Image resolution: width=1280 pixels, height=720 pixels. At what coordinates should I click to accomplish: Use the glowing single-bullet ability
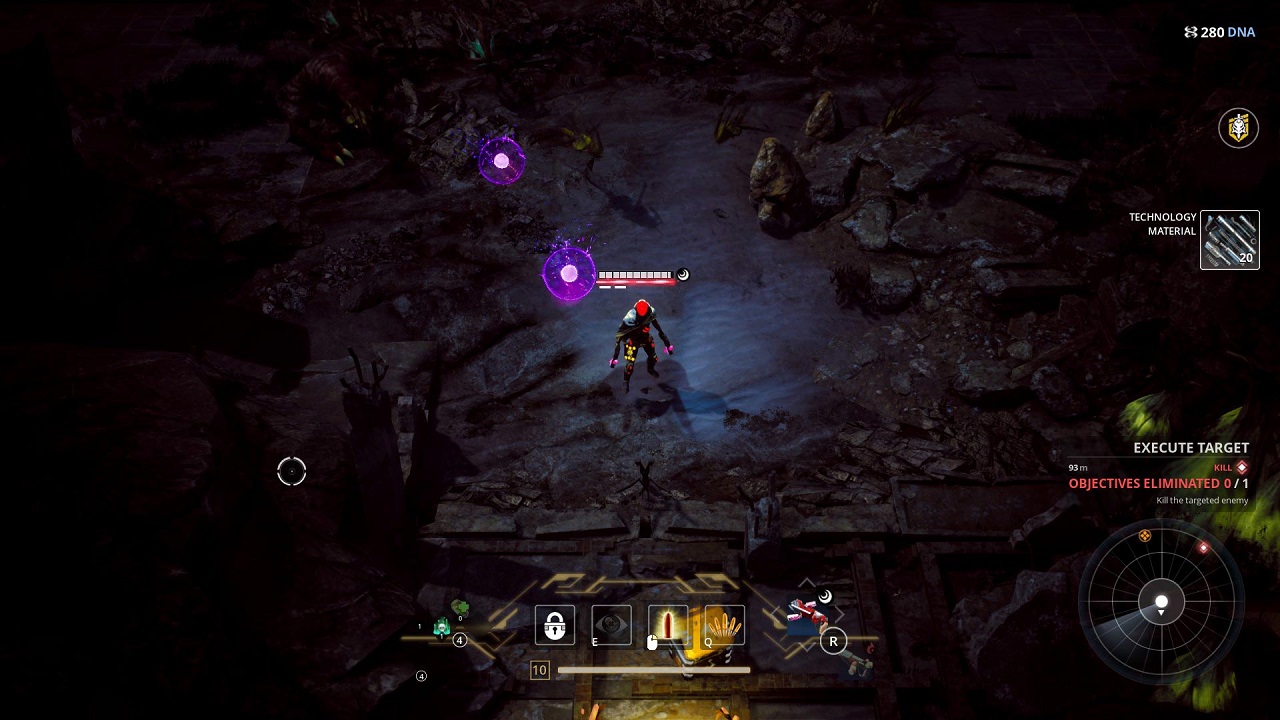click(668, 626)
